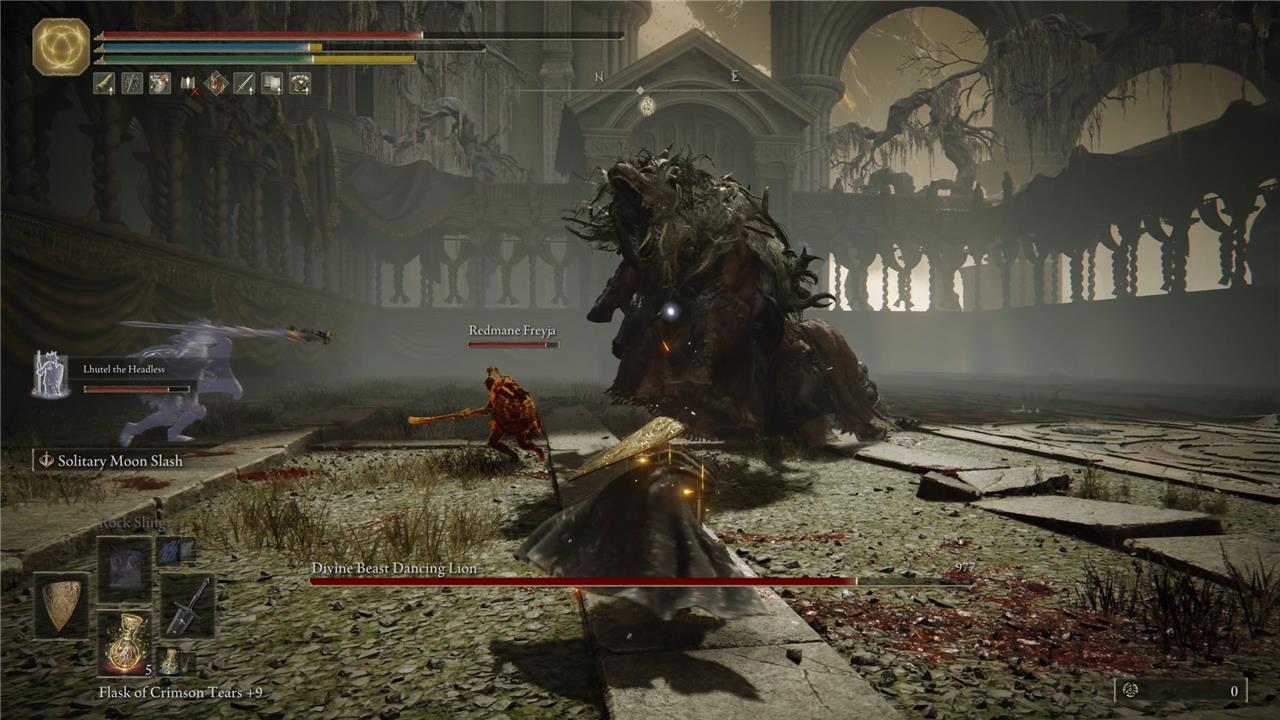Click the golden rune emblem icon
This screenshot has width=1280, height=720.
pos(61,47)
